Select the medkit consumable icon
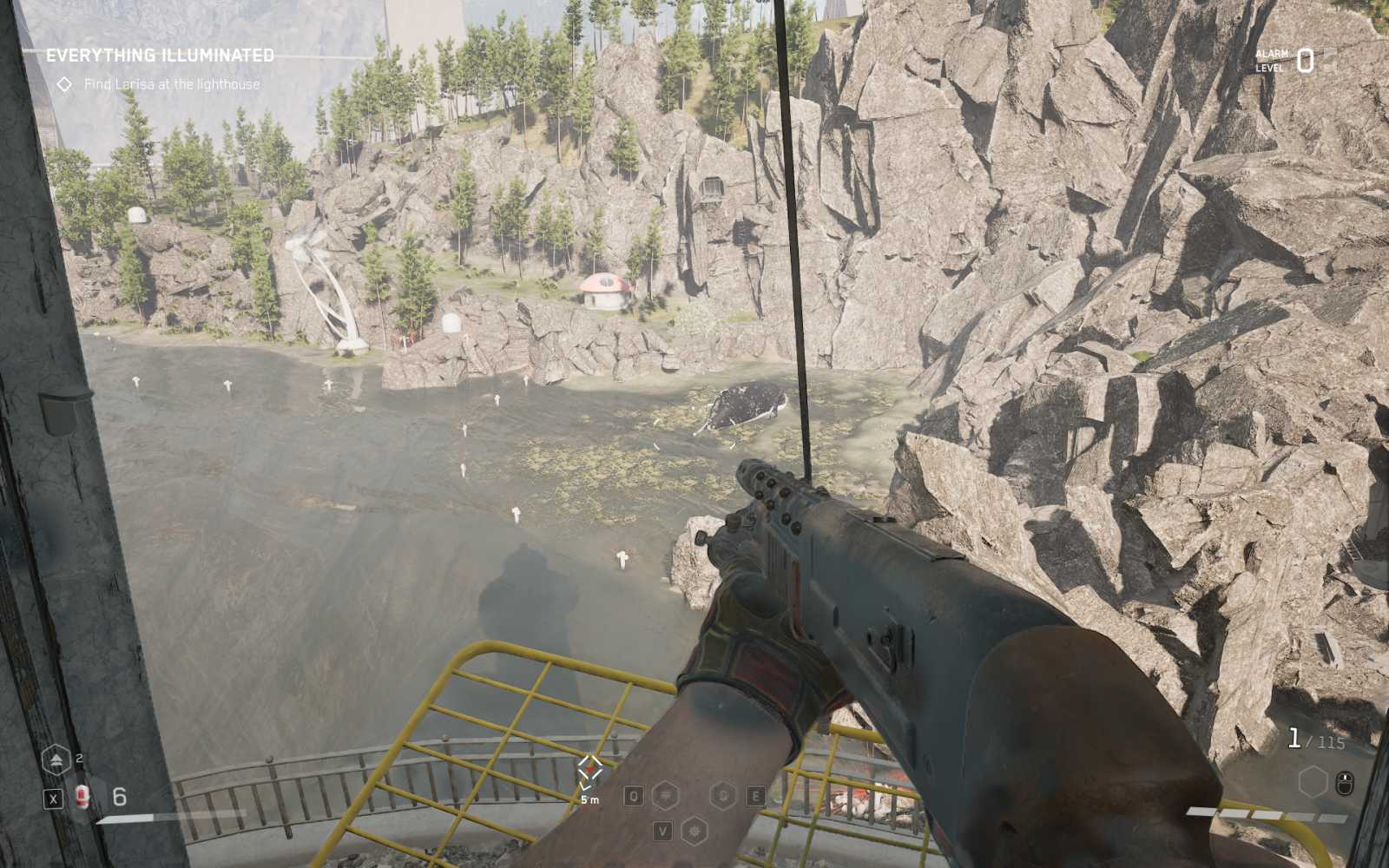This screenshot has width=1389, height=868. click(82, 796)
